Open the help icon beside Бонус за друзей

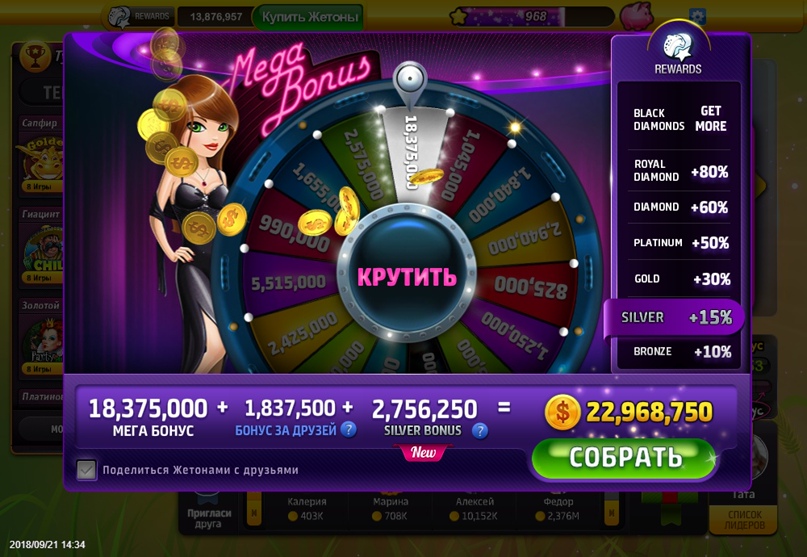348,430
